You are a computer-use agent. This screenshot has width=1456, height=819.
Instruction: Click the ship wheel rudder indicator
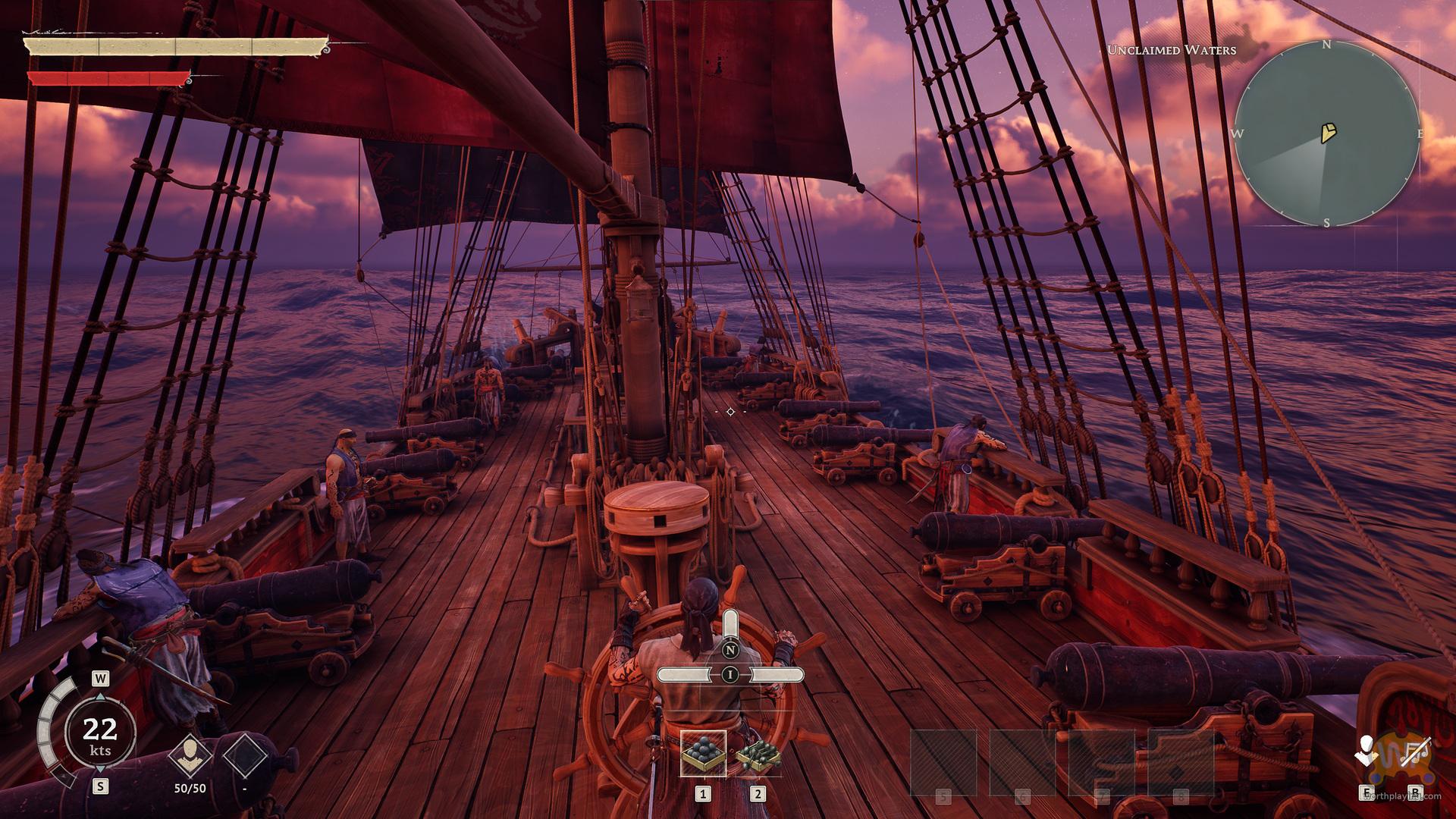[730, 673]
